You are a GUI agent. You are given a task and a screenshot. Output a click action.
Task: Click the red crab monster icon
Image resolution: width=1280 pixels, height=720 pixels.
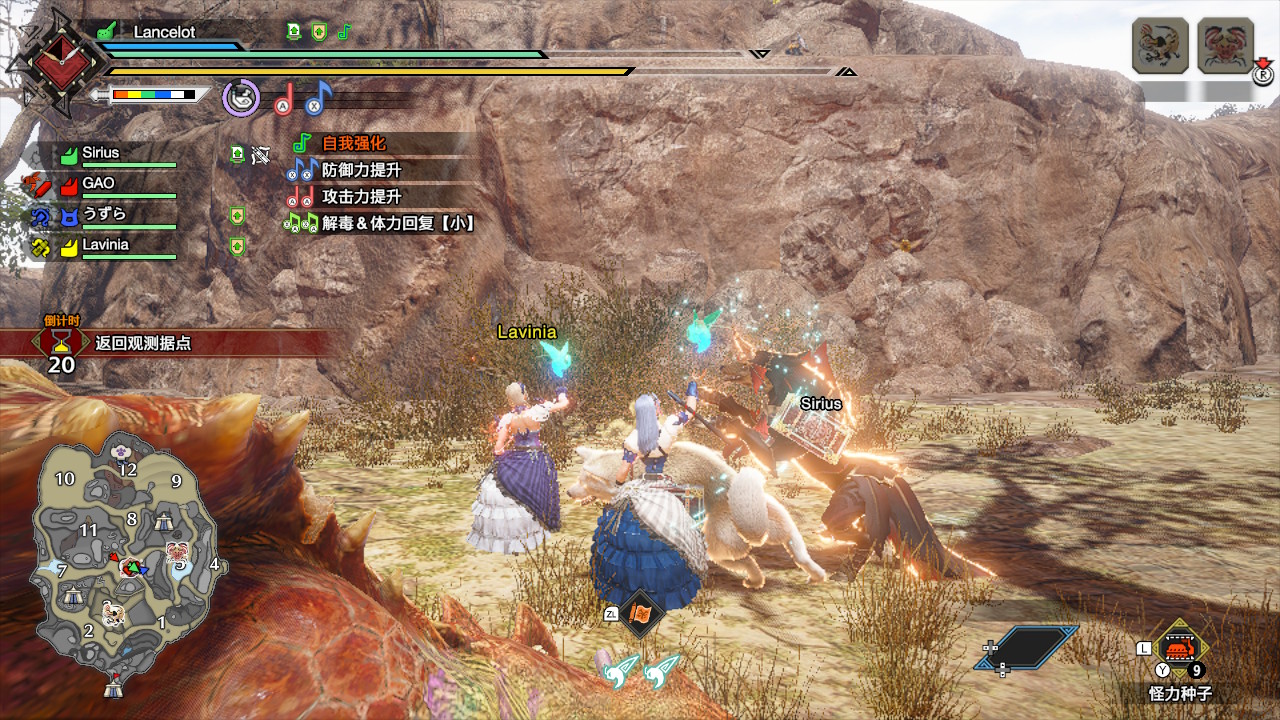coord(1225,46)
